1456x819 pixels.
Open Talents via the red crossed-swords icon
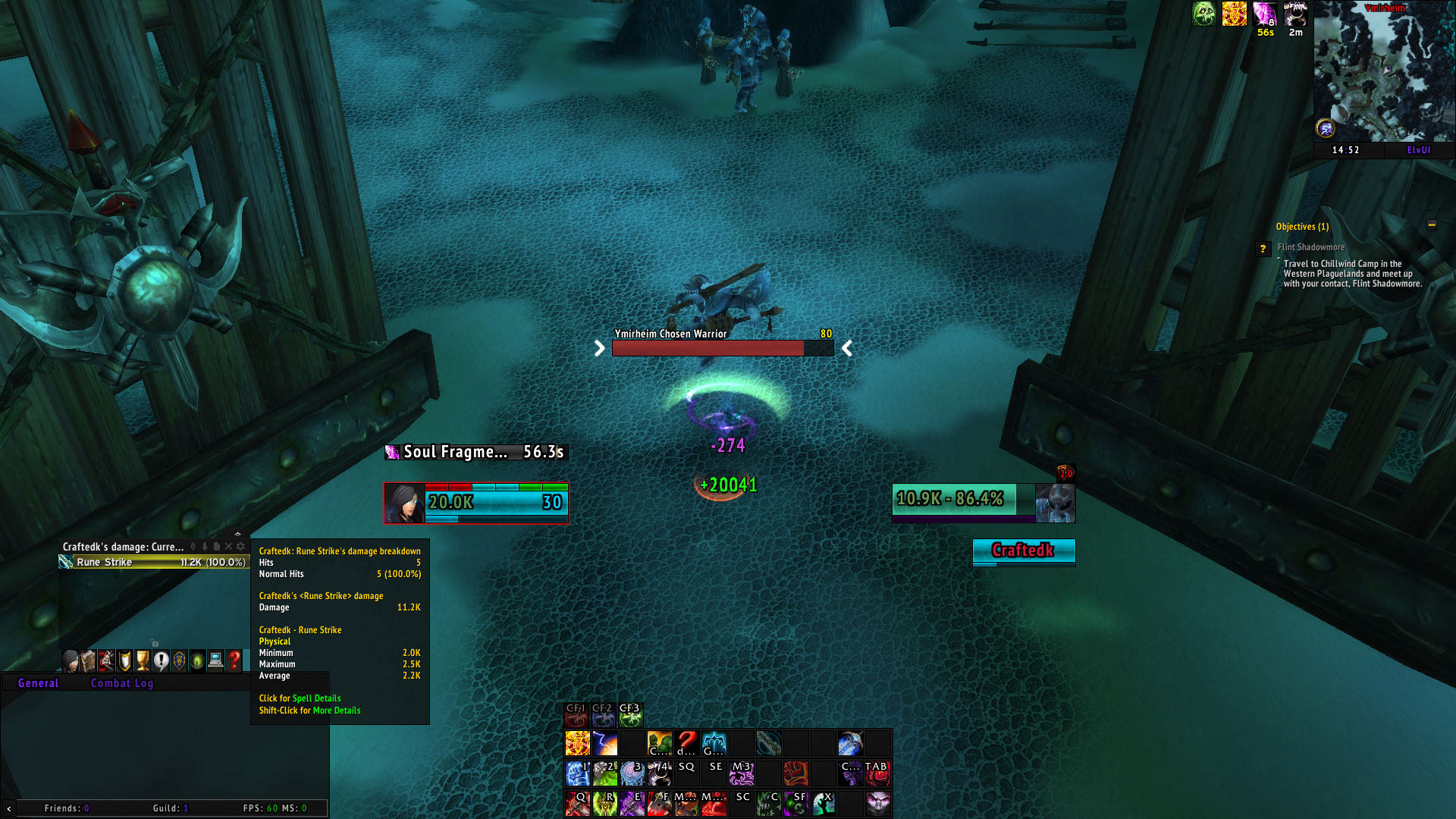(x=106, y=660)
